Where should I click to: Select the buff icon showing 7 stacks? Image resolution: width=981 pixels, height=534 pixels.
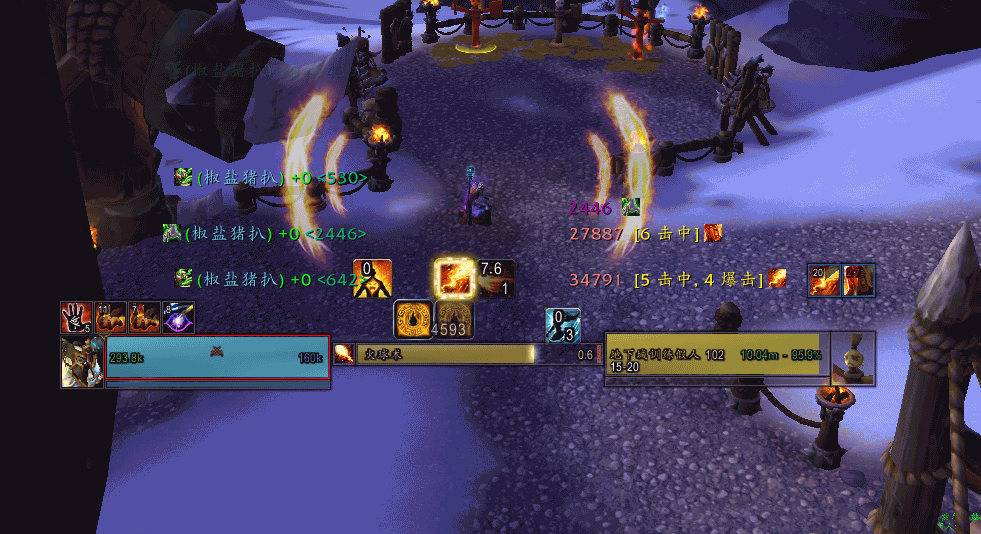pyautogui.click(x=145, y=317)
